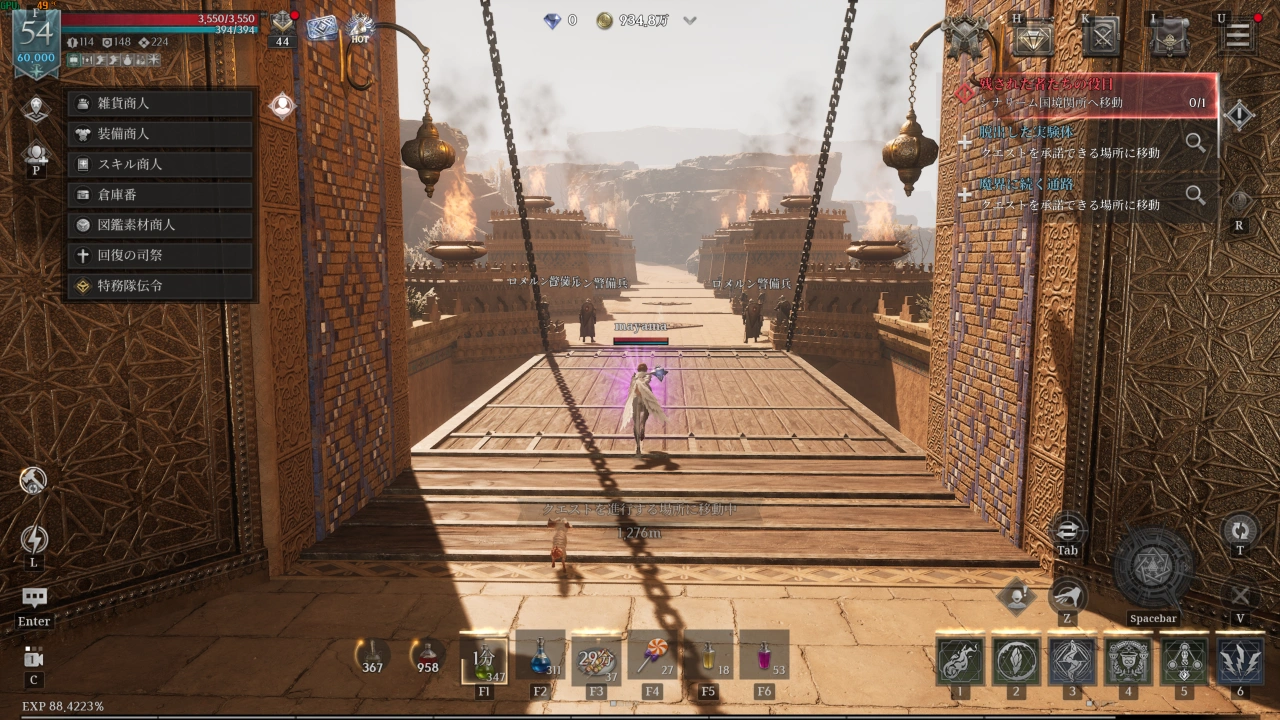Open the diamond shop icon

[x=1033, y=37]
